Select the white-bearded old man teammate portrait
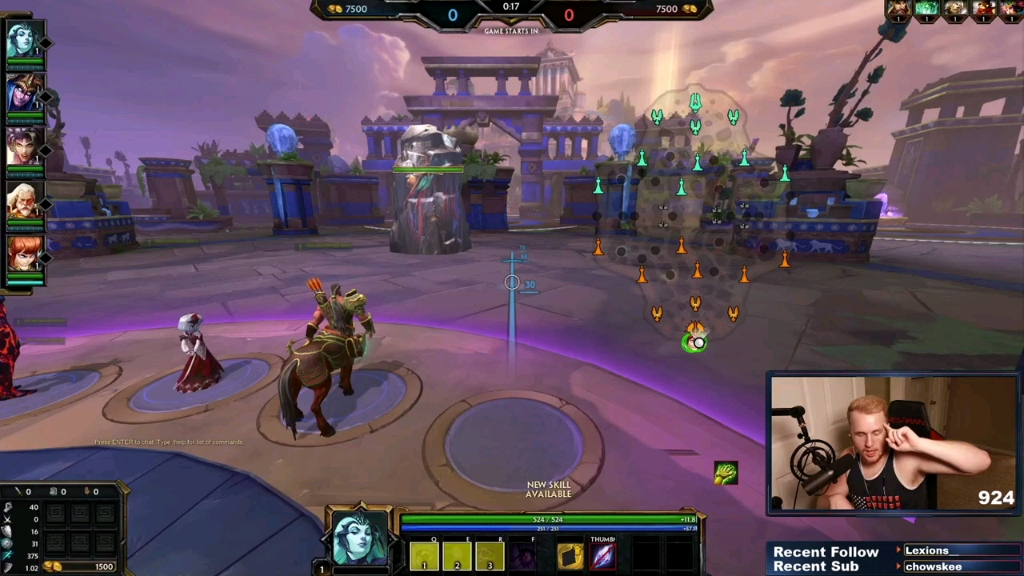This screenshot has height=576, width=1024. point(22,199)
